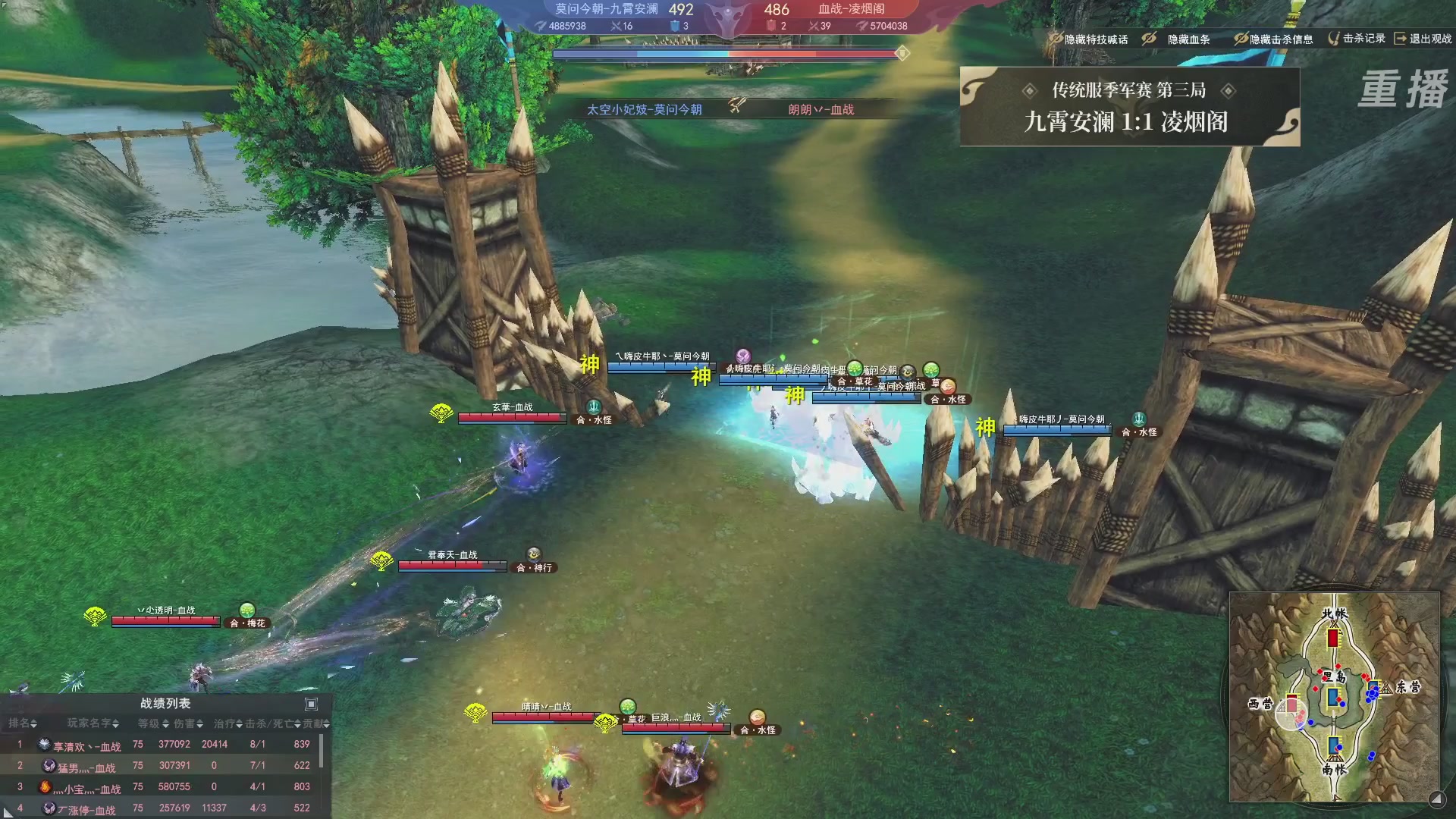The width and height of the screenshot is (1456, 819).
Task: Click the flame class icon beside 小宝-血战
Action: (x=46, y=788)
